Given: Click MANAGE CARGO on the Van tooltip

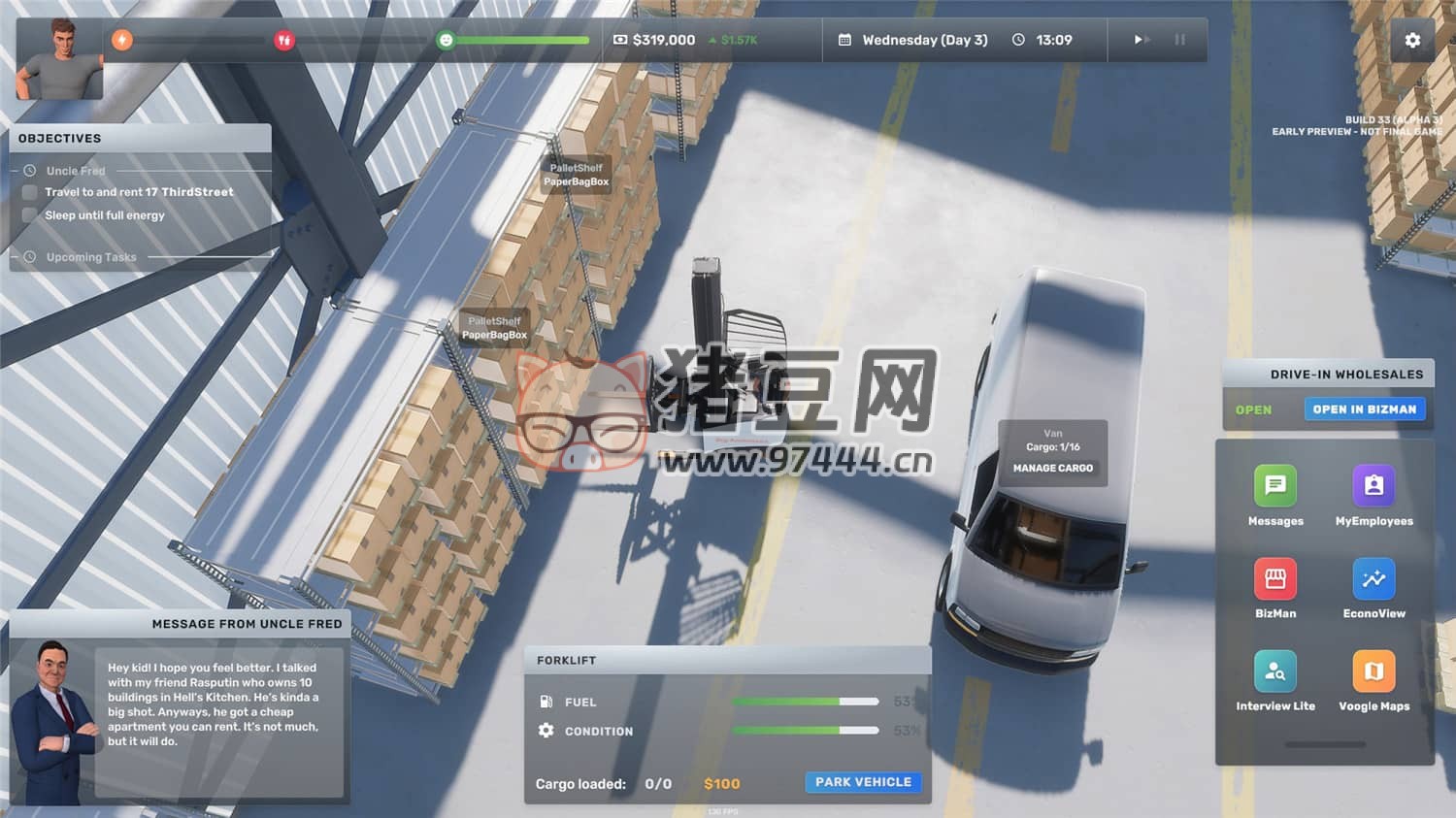Looking at the screenshot, I should coord(1052,468).
